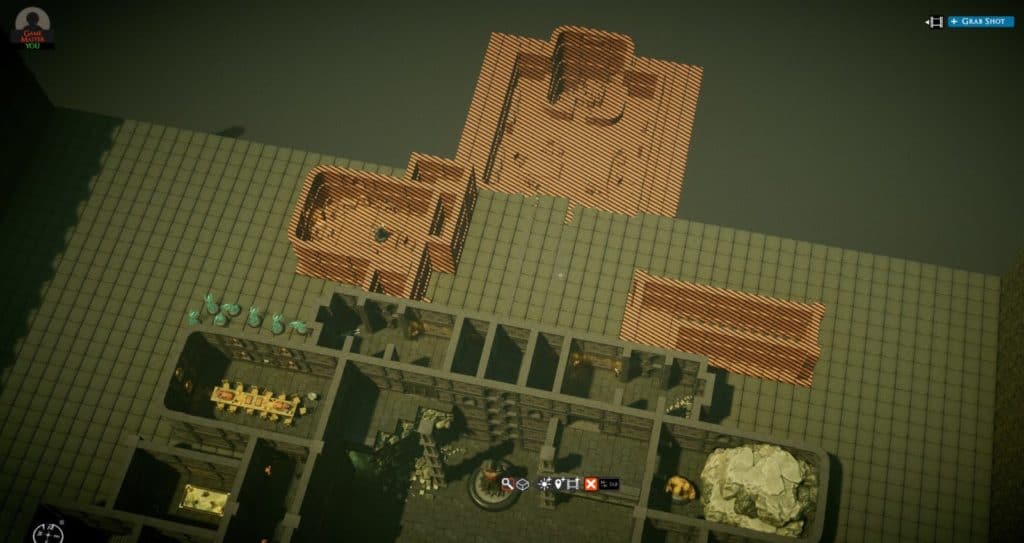
Task: Toggle the film frame icon beside Grab Shot
Action: [x=935, y=21]
